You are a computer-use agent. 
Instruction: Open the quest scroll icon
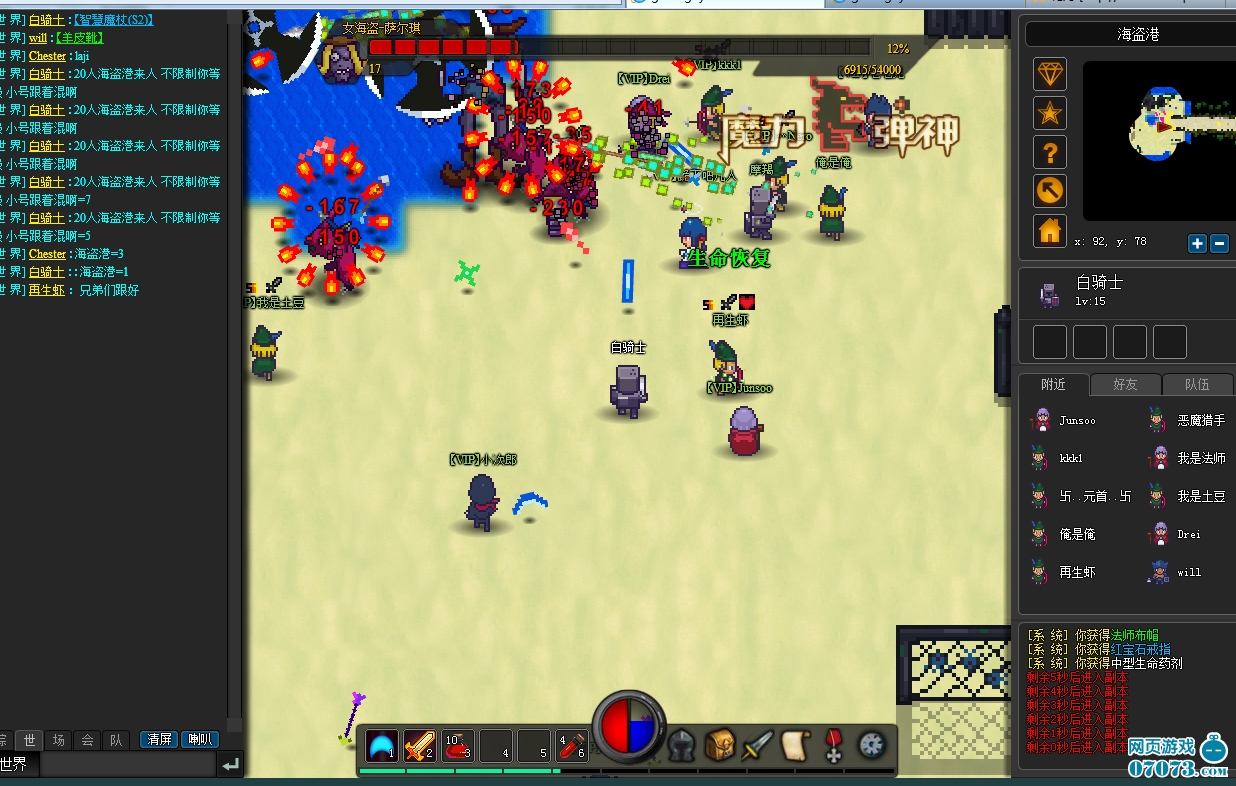796,745
